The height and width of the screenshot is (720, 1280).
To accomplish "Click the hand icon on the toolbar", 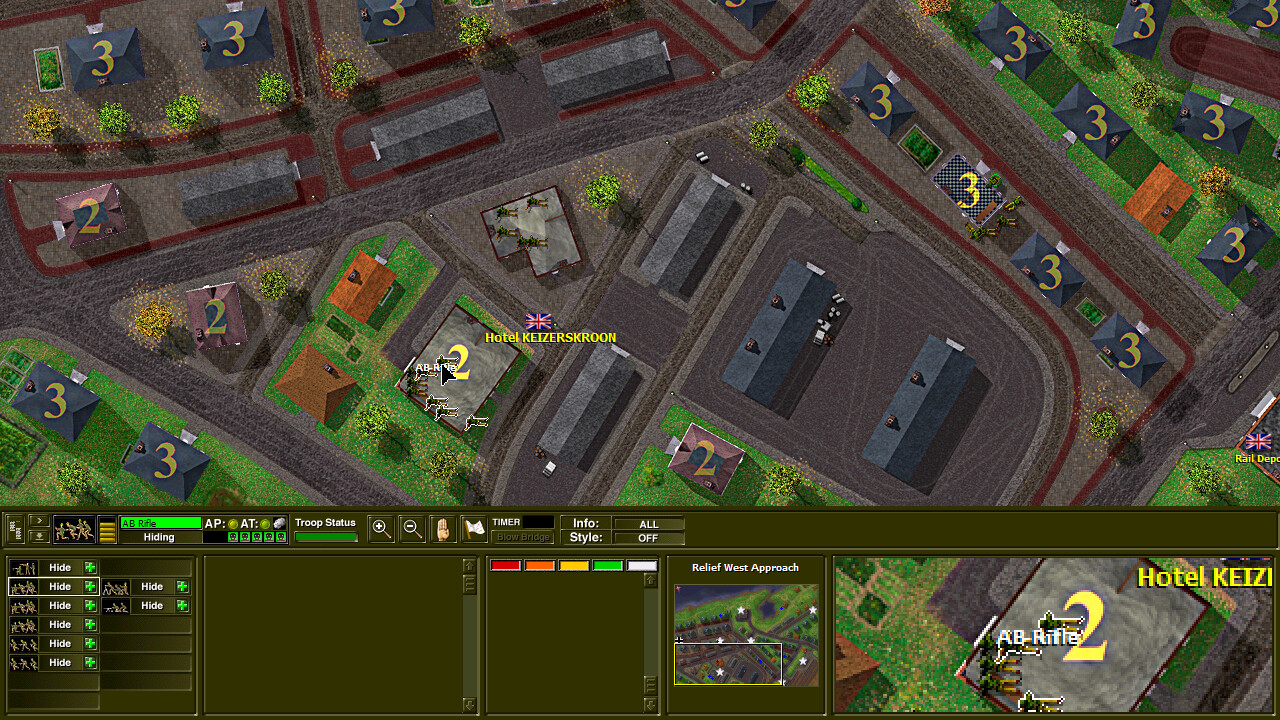I will (x=443, y=528).
